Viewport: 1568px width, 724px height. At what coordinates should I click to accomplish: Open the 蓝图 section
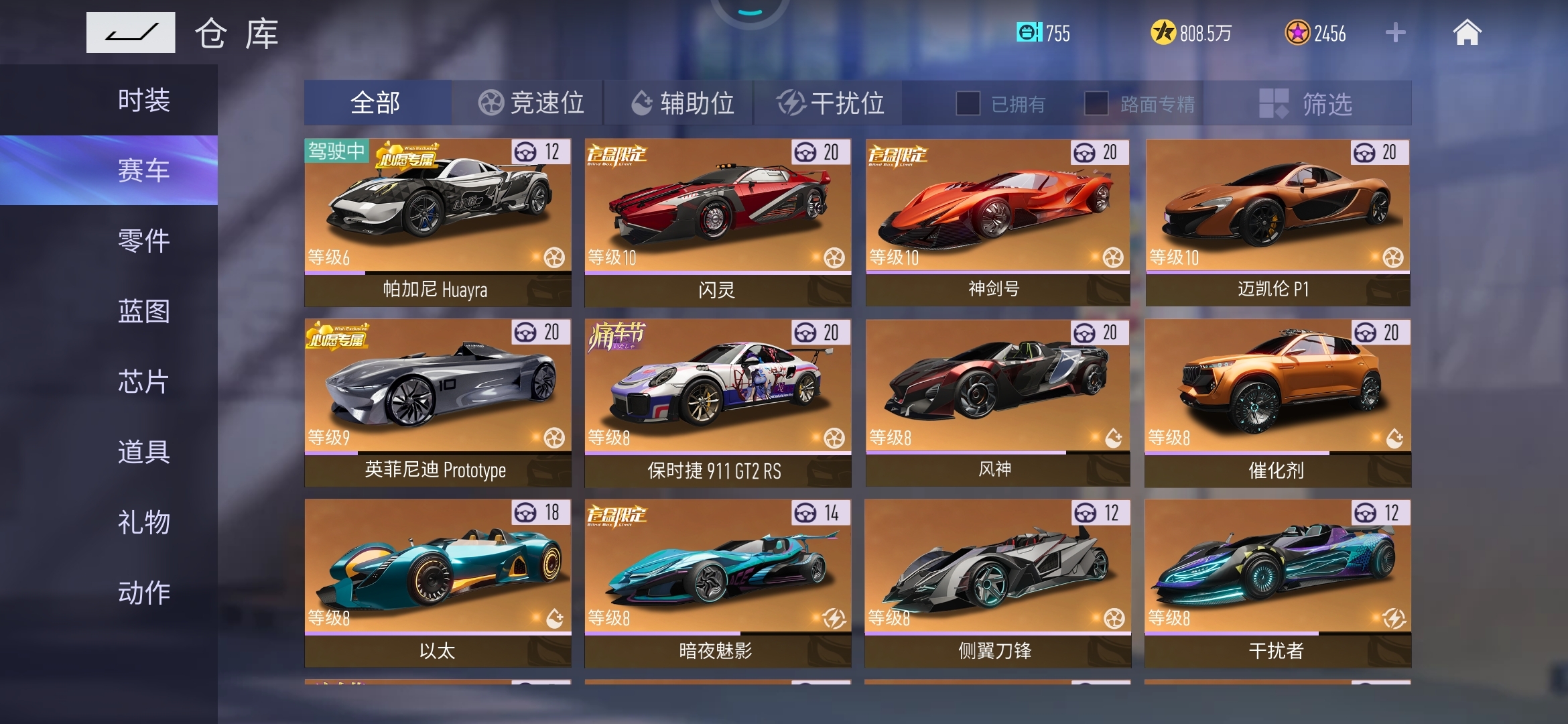tap(143, 311)
